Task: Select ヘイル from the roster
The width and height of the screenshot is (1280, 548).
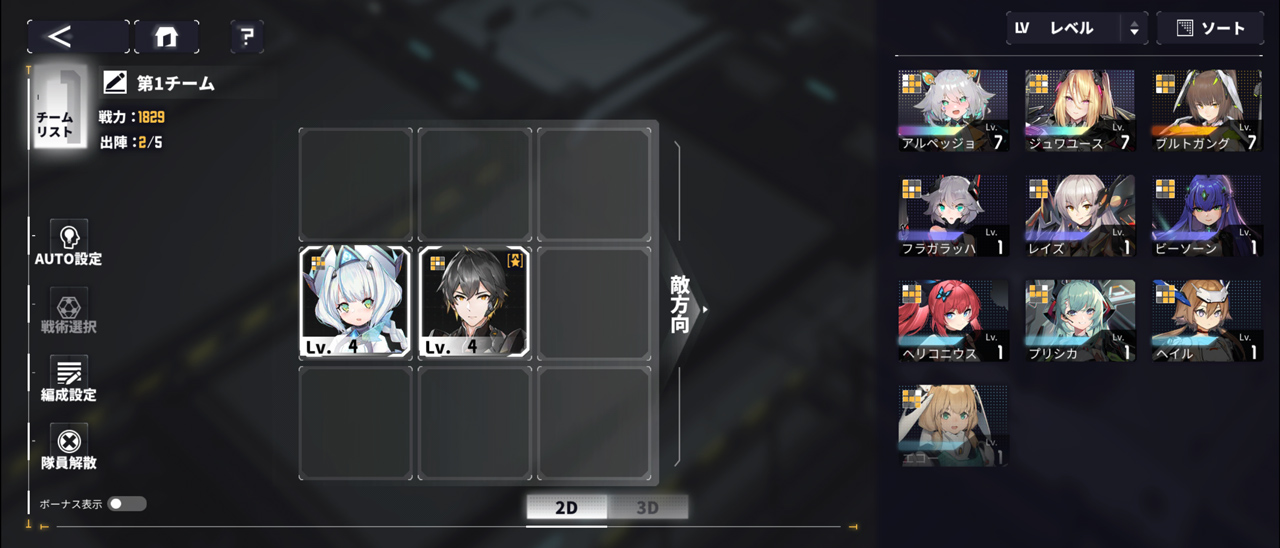Action: coord(1206,320)
